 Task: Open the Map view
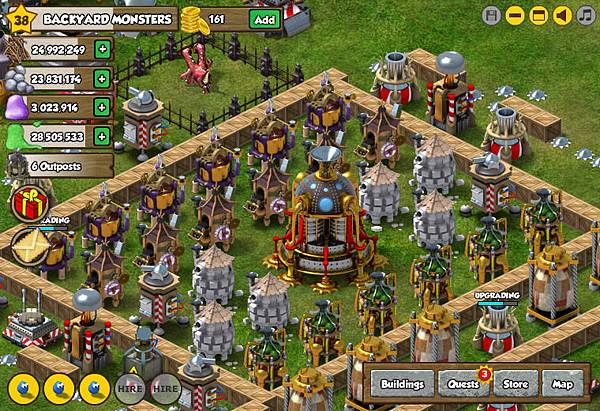point(561,383)
